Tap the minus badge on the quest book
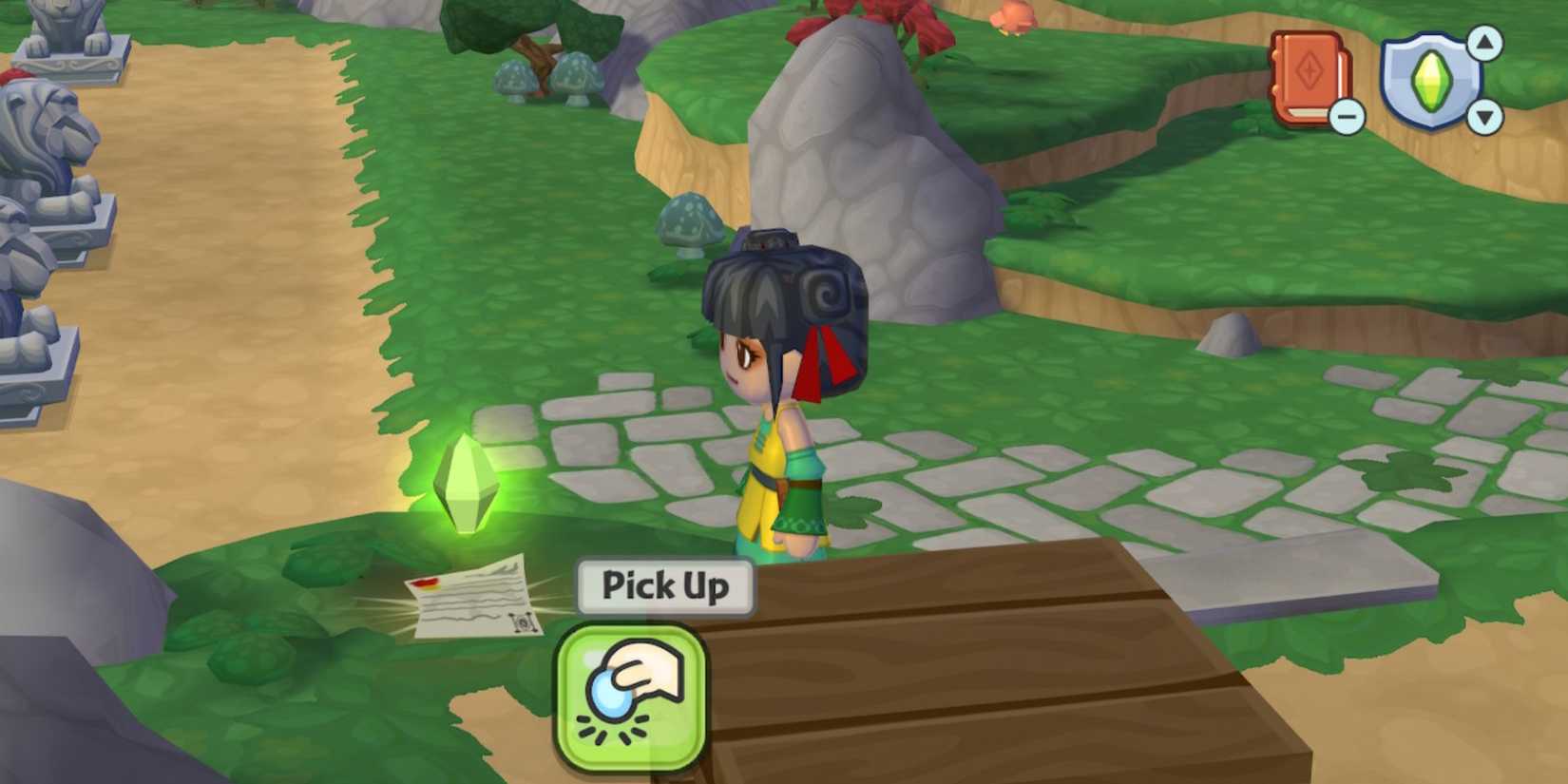Screen dimensions: 1568x784 (x=1346, y=117)
